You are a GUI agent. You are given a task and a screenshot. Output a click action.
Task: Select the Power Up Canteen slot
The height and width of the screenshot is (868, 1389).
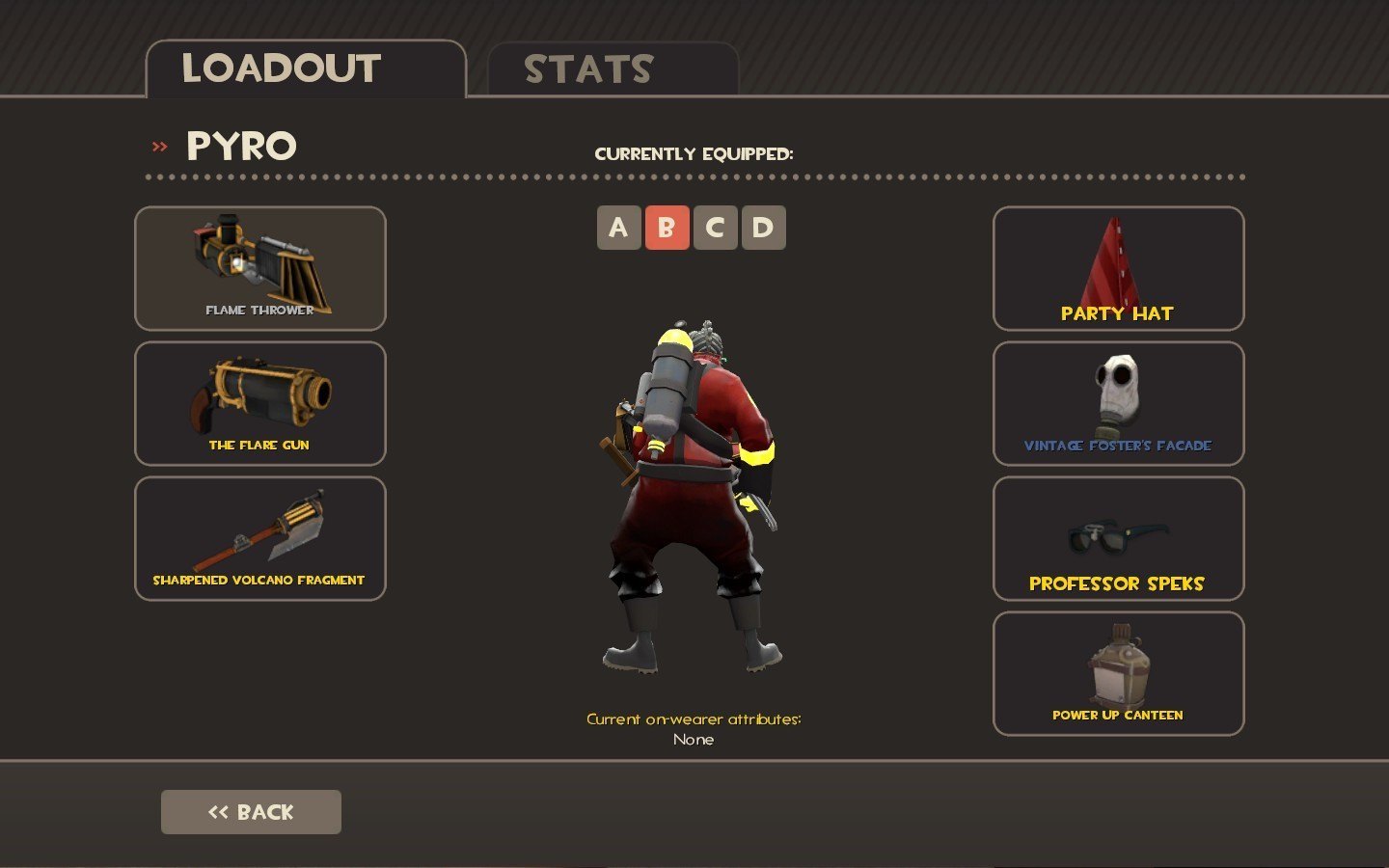pos(1118,673)
